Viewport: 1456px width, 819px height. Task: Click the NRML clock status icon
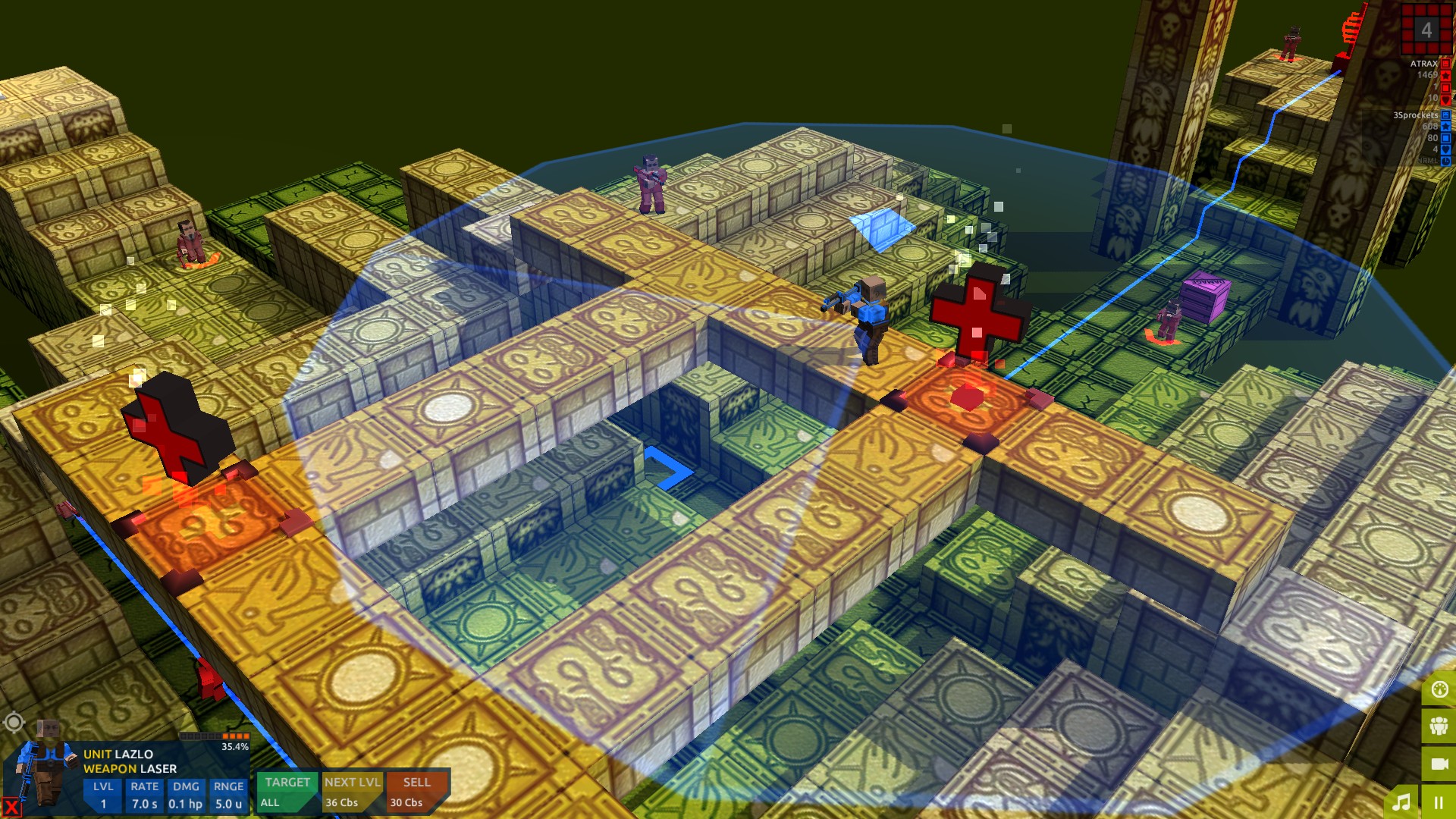point(1445,160)
